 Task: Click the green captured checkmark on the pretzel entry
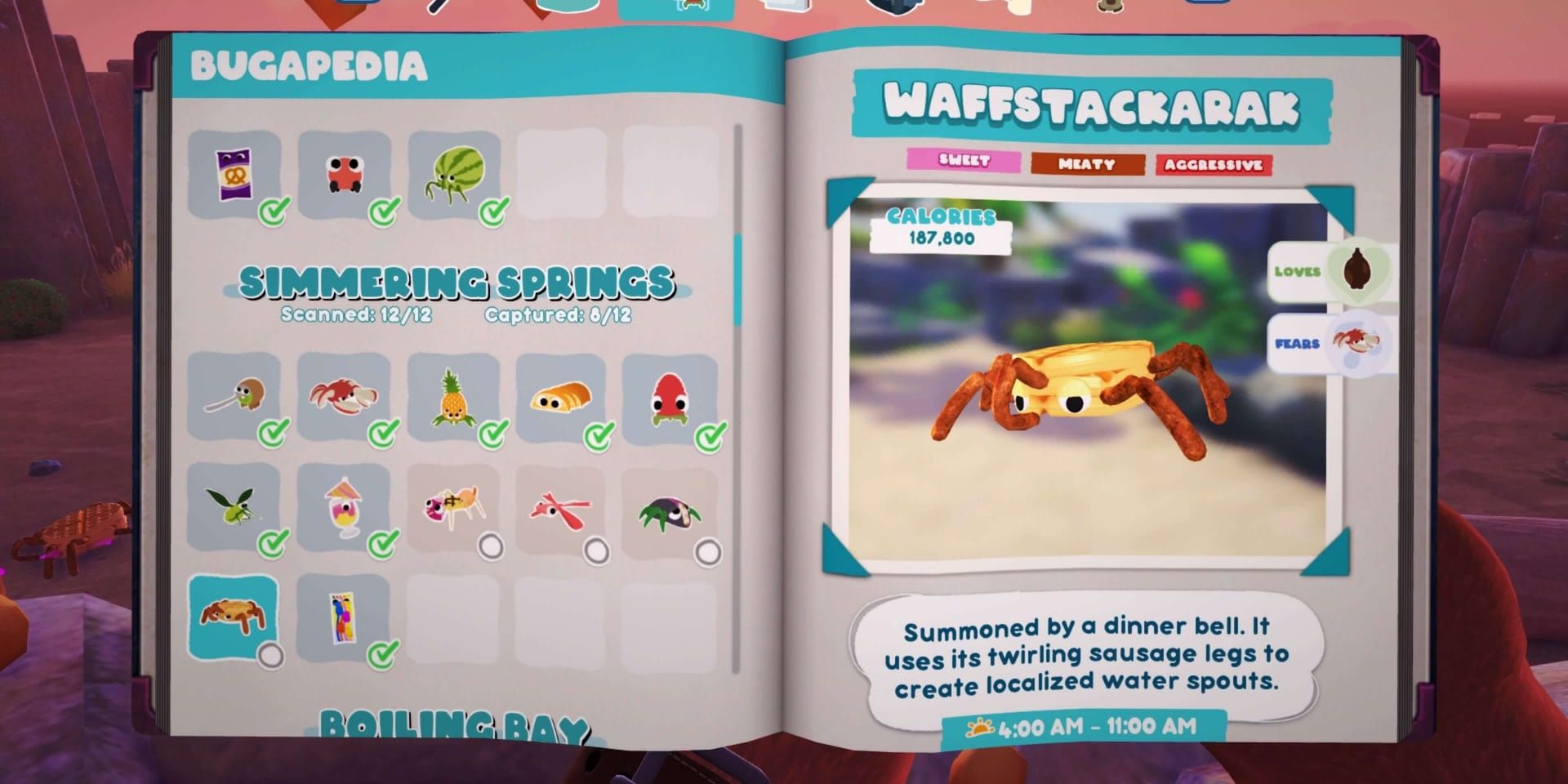click(x=272, y=211)
